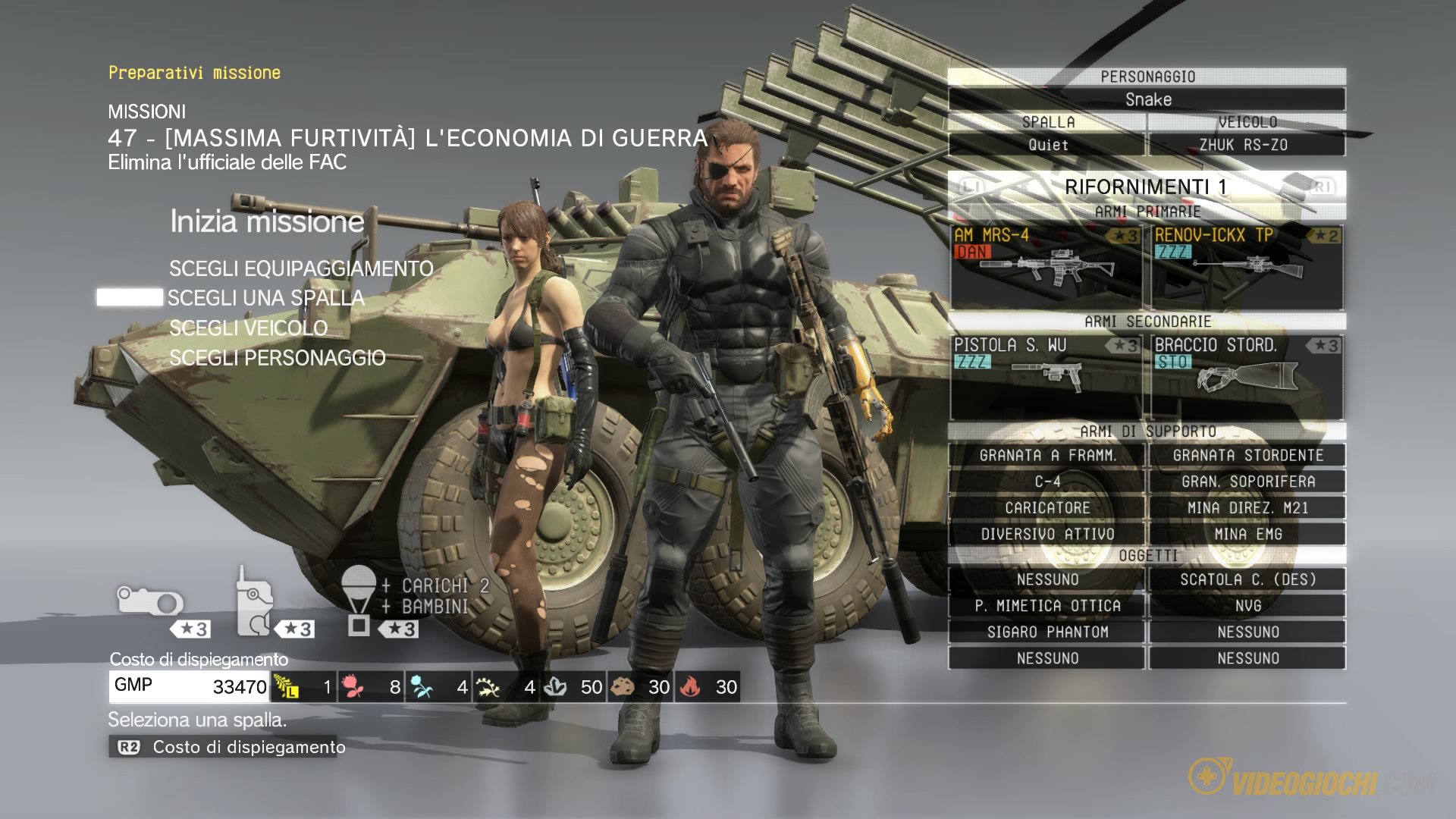The width and height of the screenshot is (1456, 819).
Task: Select the AM MRS-4 primary weapon slot
Action: point(1046,266)
